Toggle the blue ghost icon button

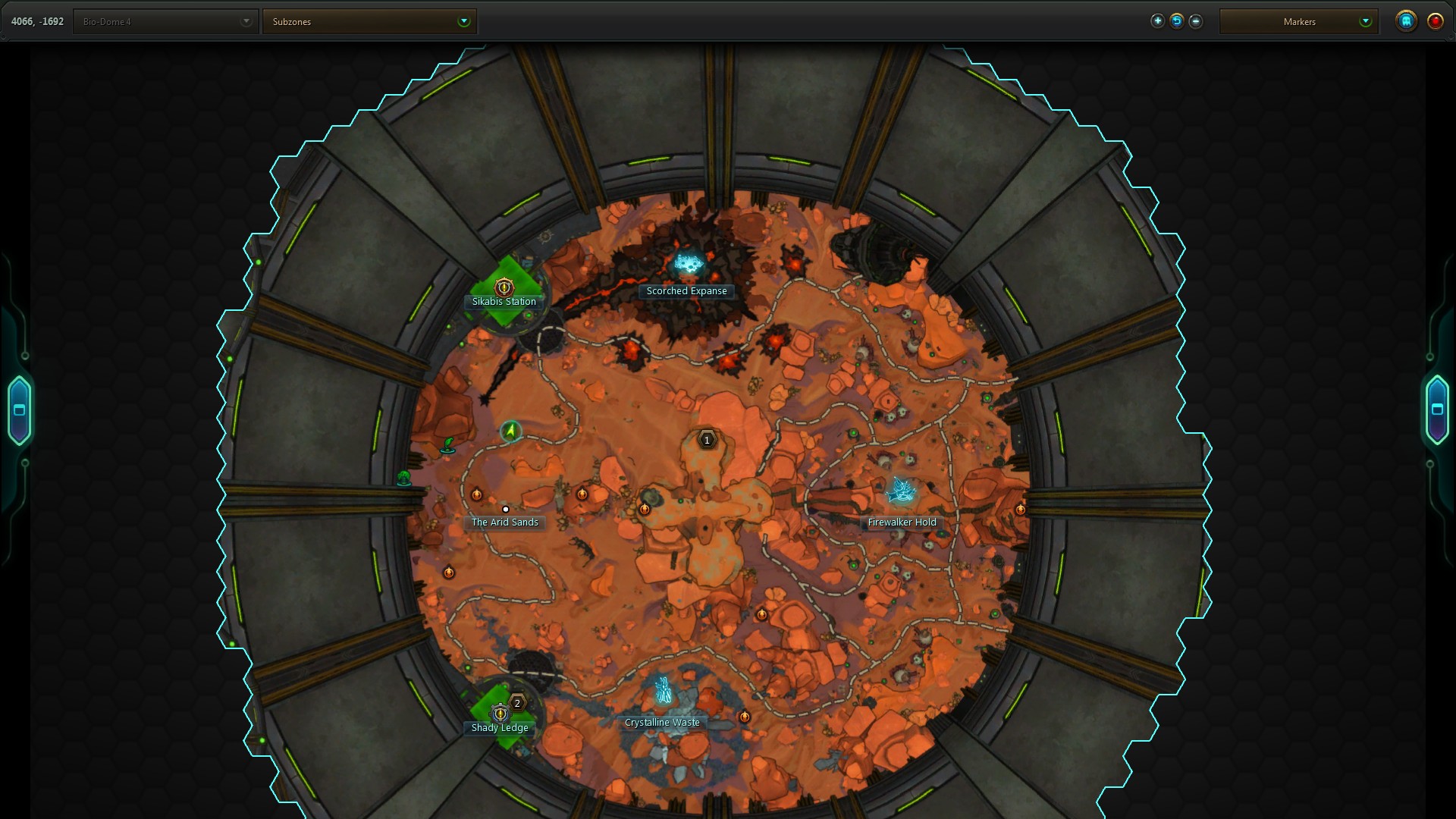(1406, 21)
